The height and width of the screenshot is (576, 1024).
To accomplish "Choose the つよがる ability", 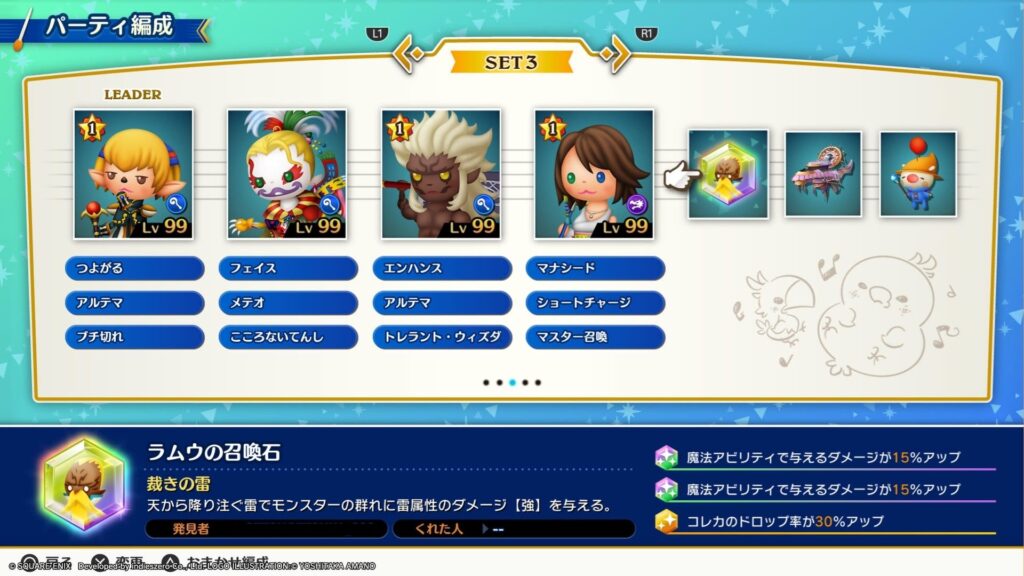I will click(134, 268).
